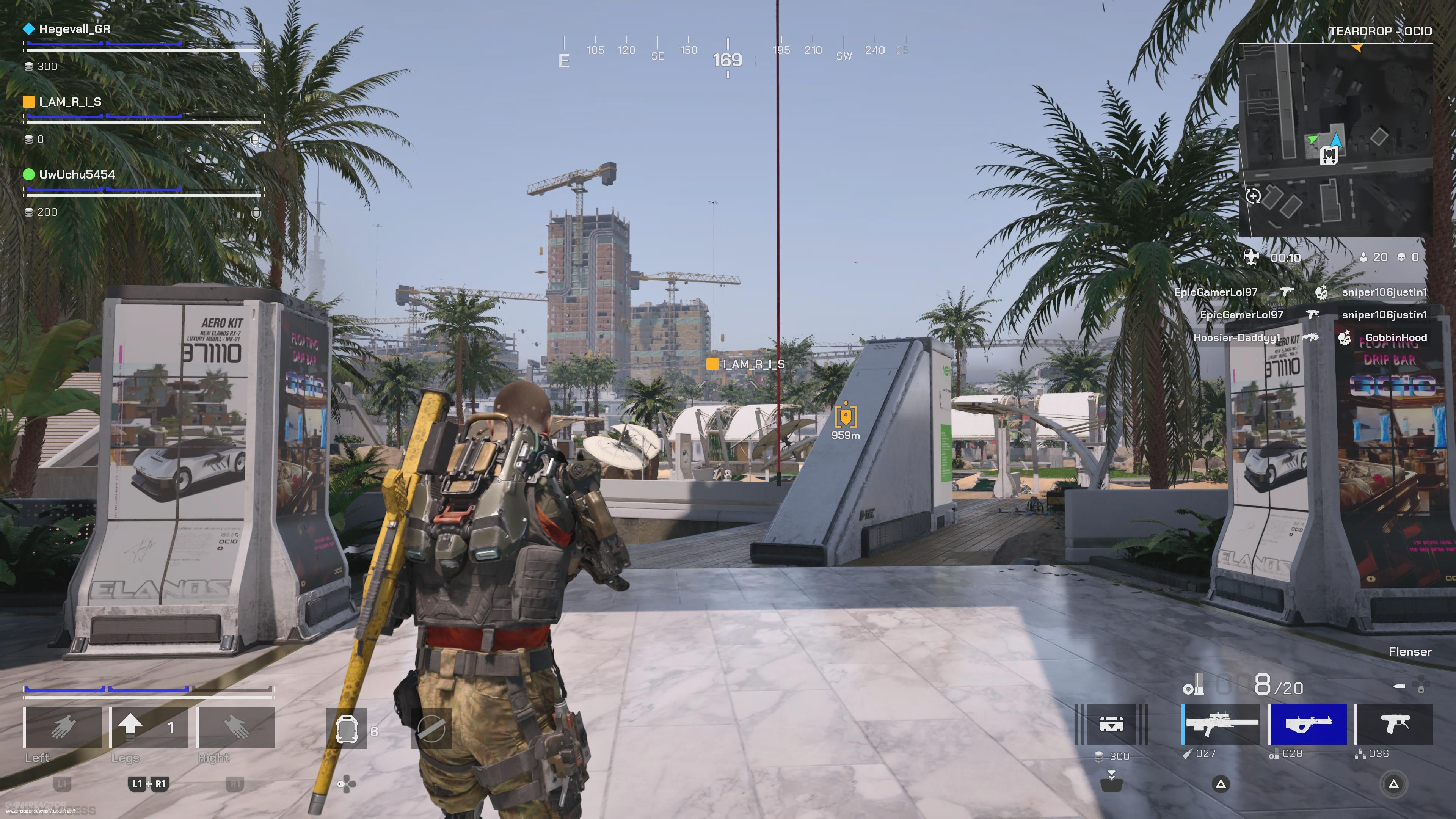Click the empty slashed-circle gadget slot
Image resolution: width=1456 pixels, height=819 pixels.
431,729
